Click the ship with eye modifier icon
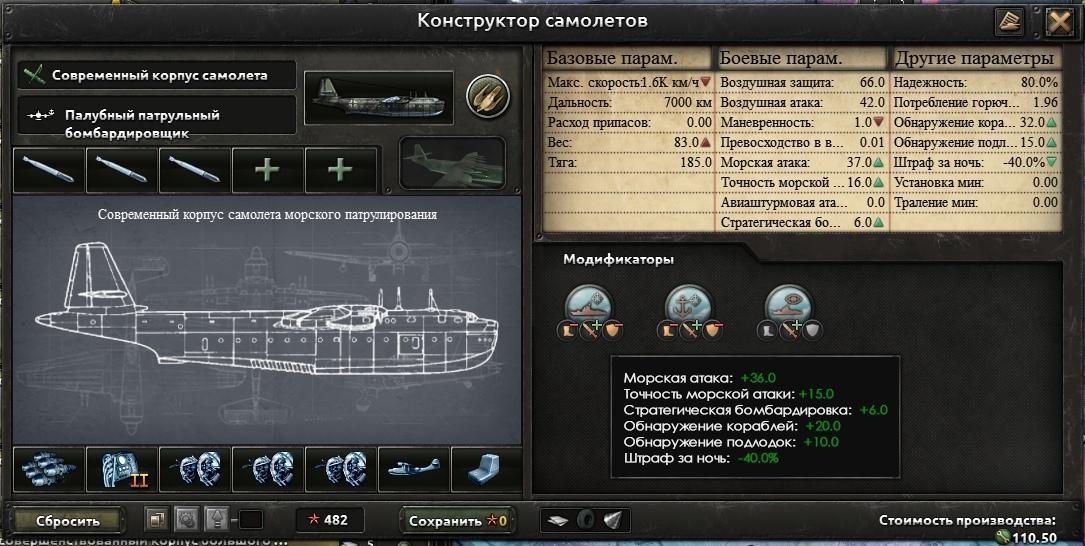The image size is (1085, 546). point(790,304)
